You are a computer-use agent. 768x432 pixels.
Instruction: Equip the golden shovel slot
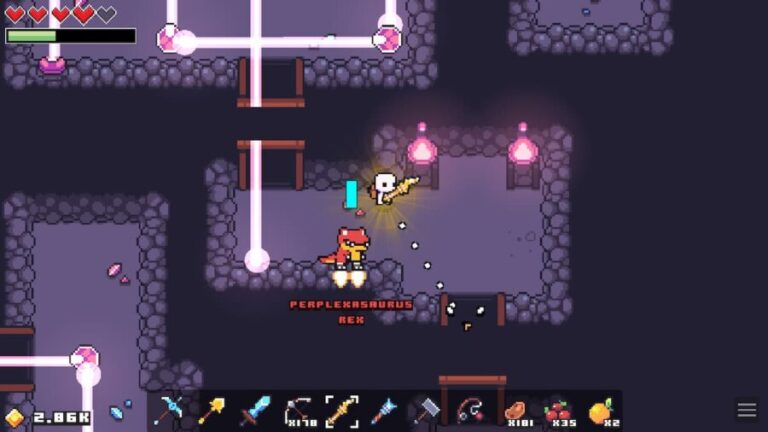212,410
